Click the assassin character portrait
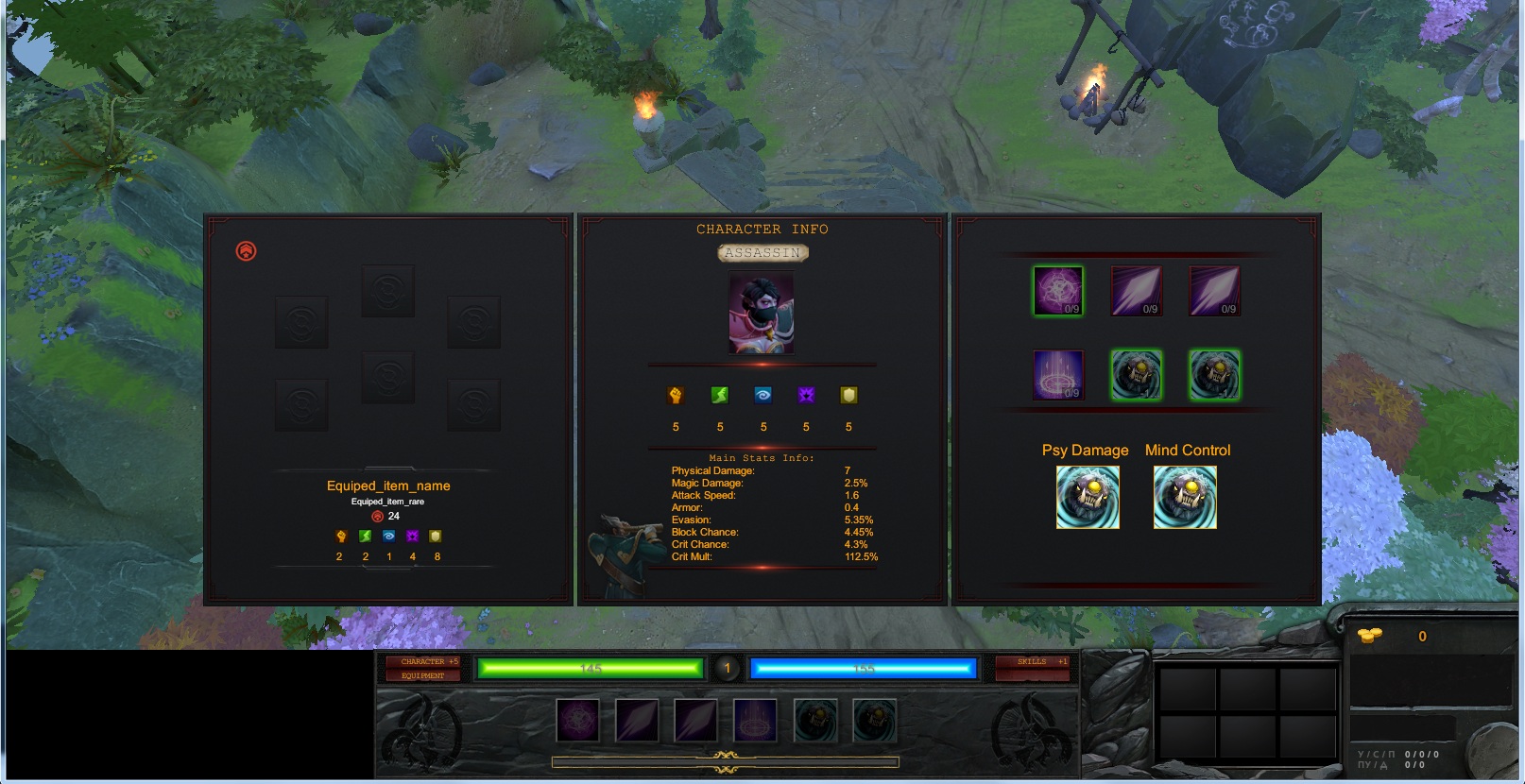Image resolution: width=1525 pixels, height=784 pixels. tap(762, 314)
